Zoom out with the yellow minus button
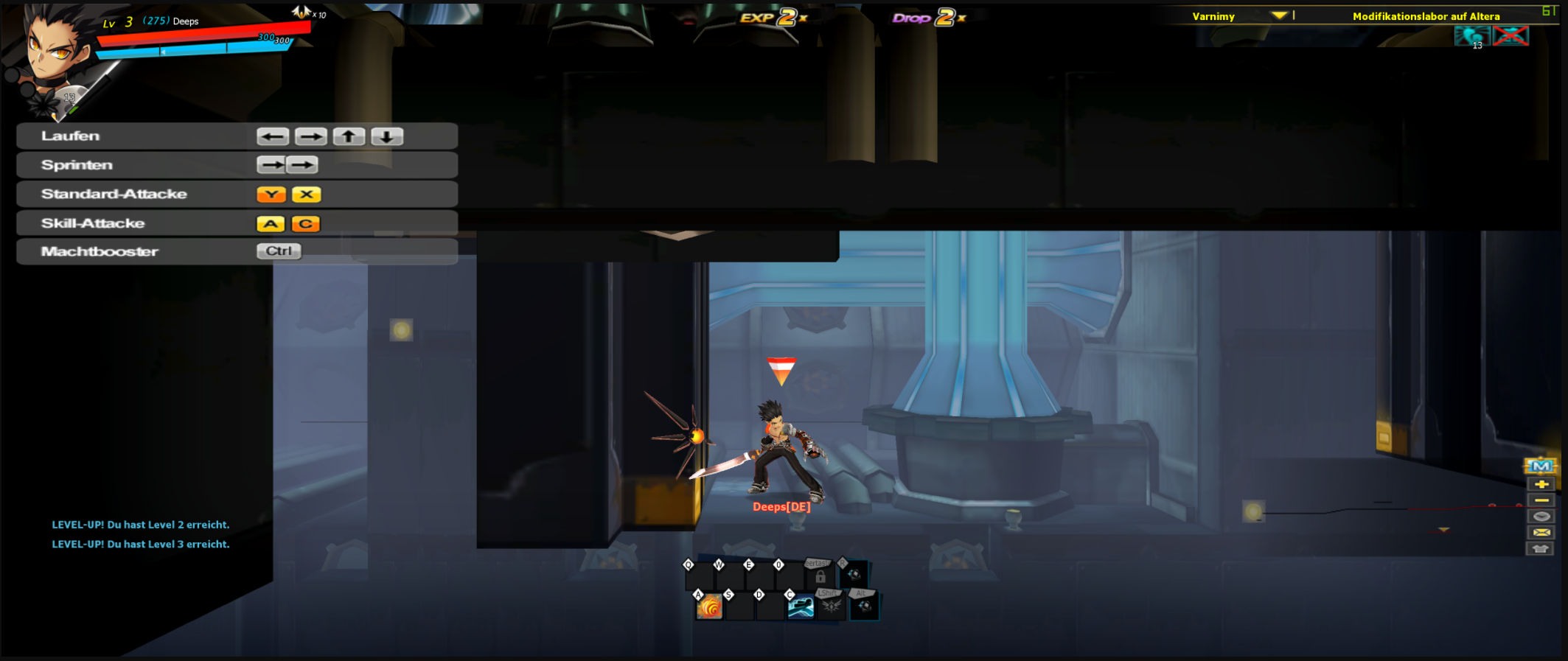 1541,500
